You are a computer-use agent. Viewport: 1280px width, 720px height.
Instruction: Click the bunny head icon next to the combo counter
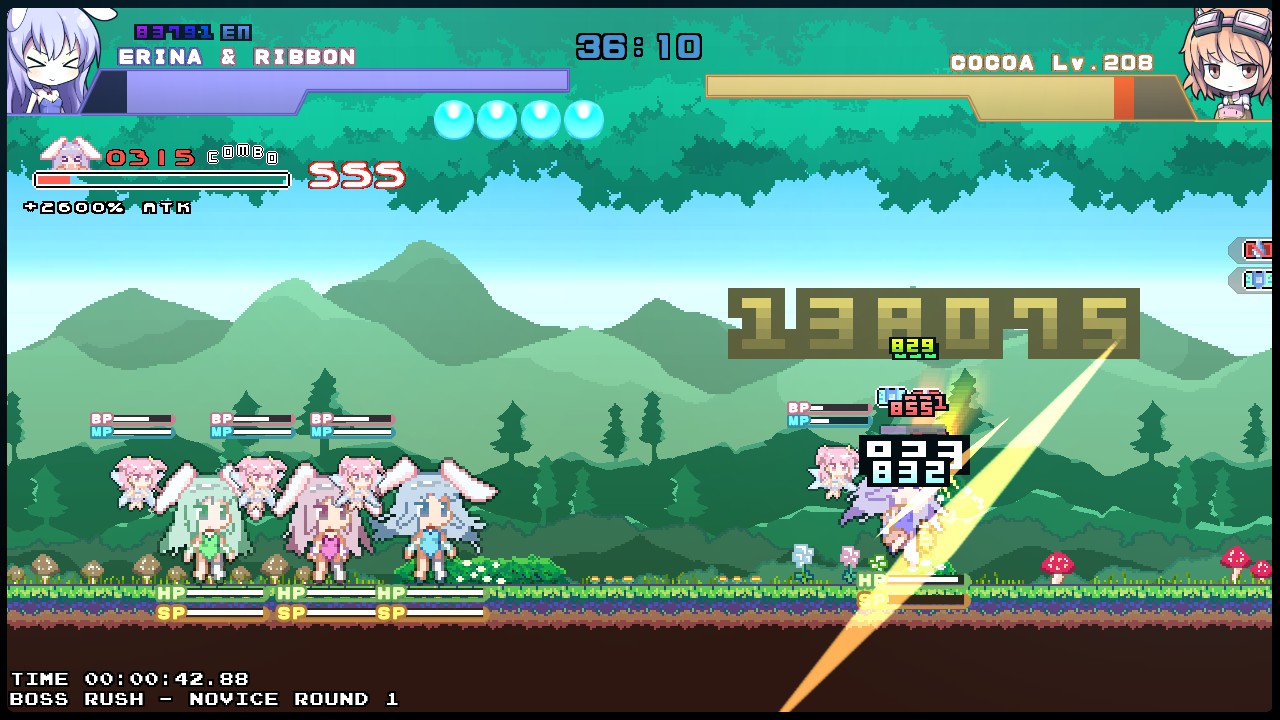coord(68,155)
